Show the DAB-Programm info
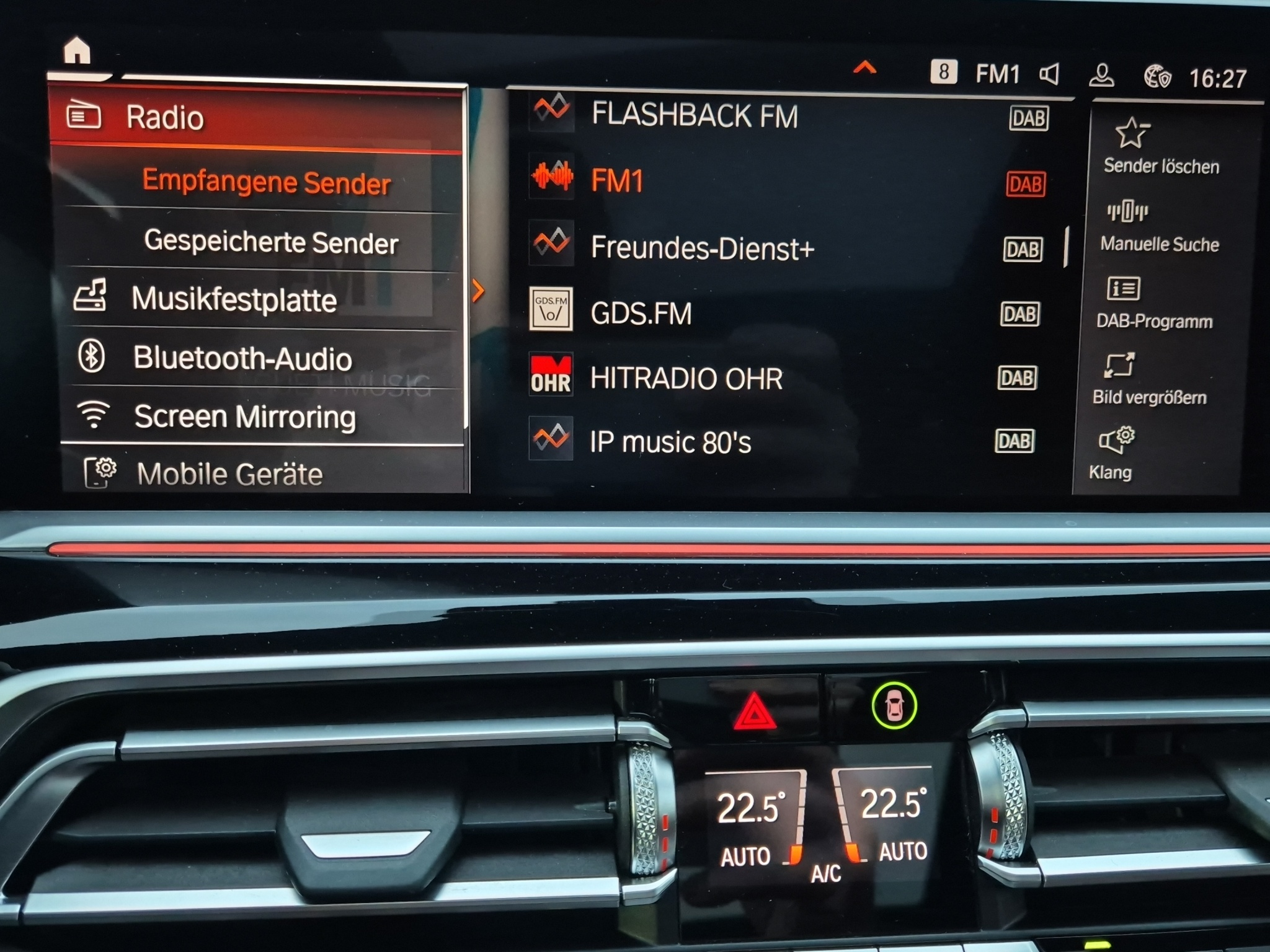This screenshot has height=952, width=1270. click(1153, 303)
